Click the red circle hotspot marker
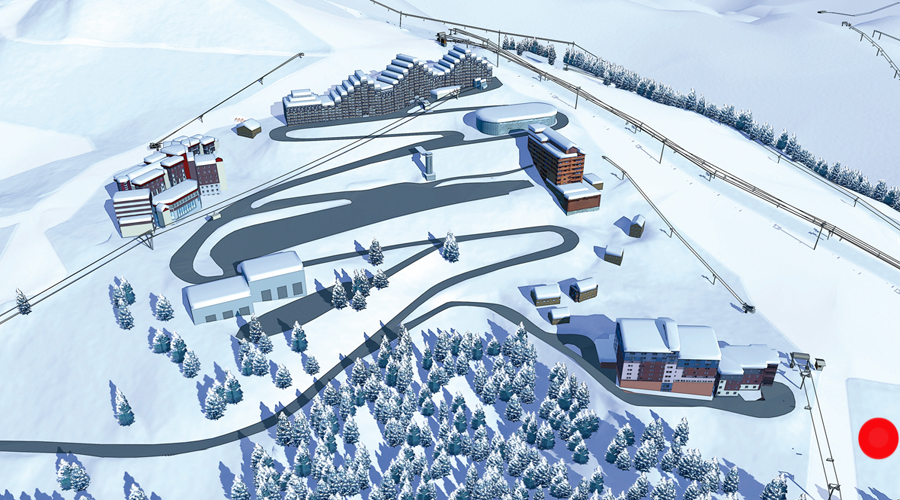This screenshot has width=900, height=500. (878, 438)
